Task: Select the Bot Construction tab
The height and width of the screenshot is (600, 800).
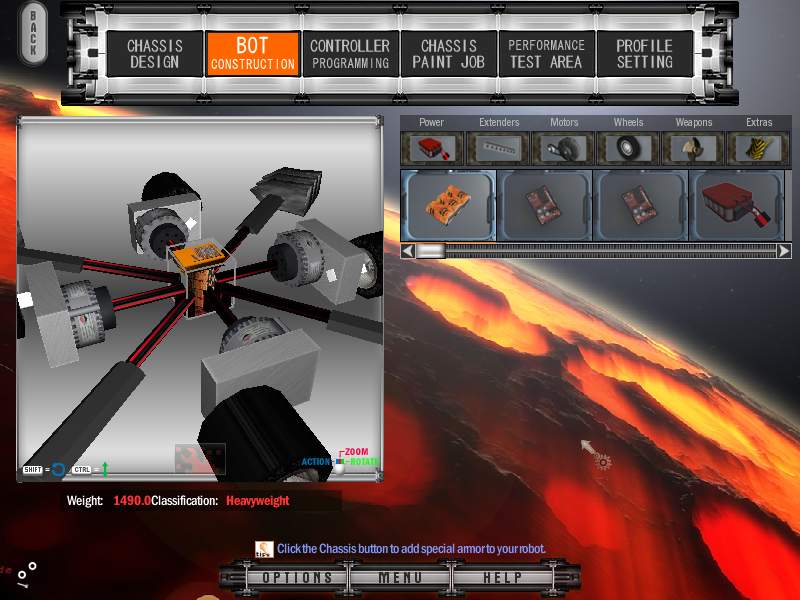Action: point(252,54)
